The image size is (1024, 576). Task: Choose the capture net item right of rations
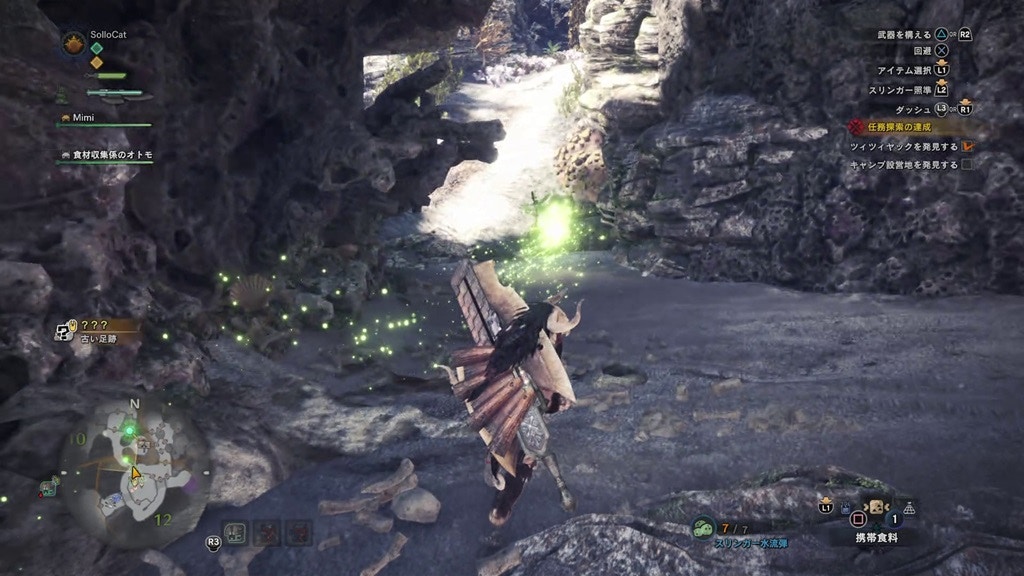coord(909,508)
